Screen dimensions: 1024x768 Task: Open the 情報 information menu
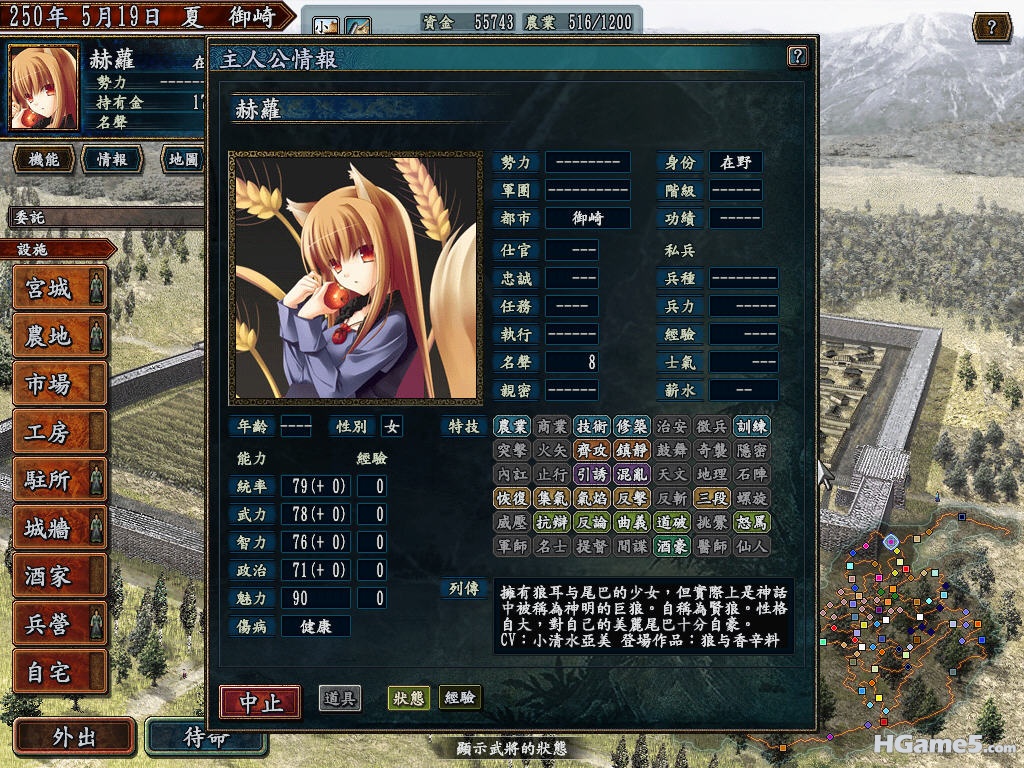pyautogui.click(x=111, y=159)
